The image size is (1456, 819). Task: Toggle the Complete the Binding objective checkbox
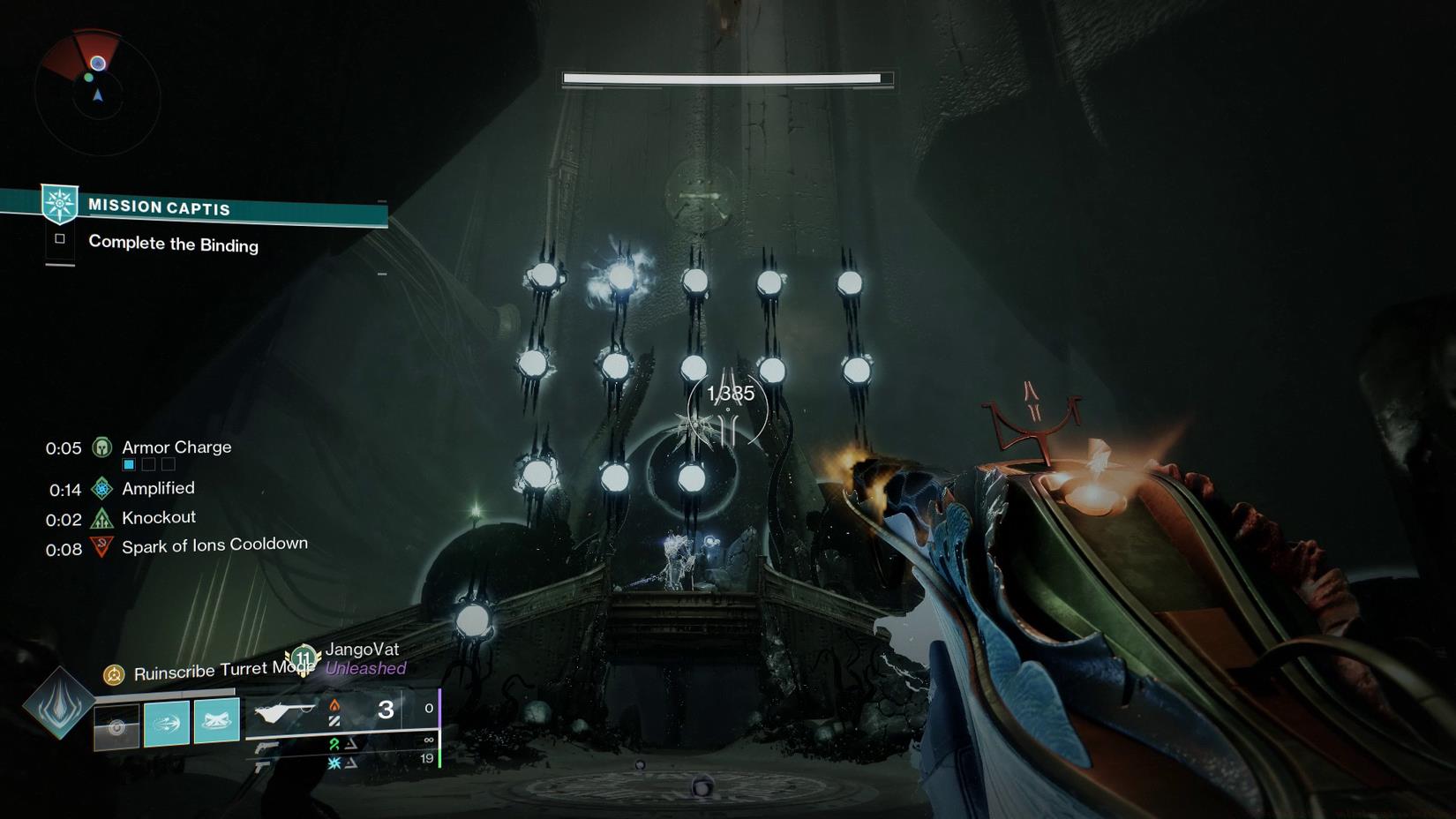58,239
